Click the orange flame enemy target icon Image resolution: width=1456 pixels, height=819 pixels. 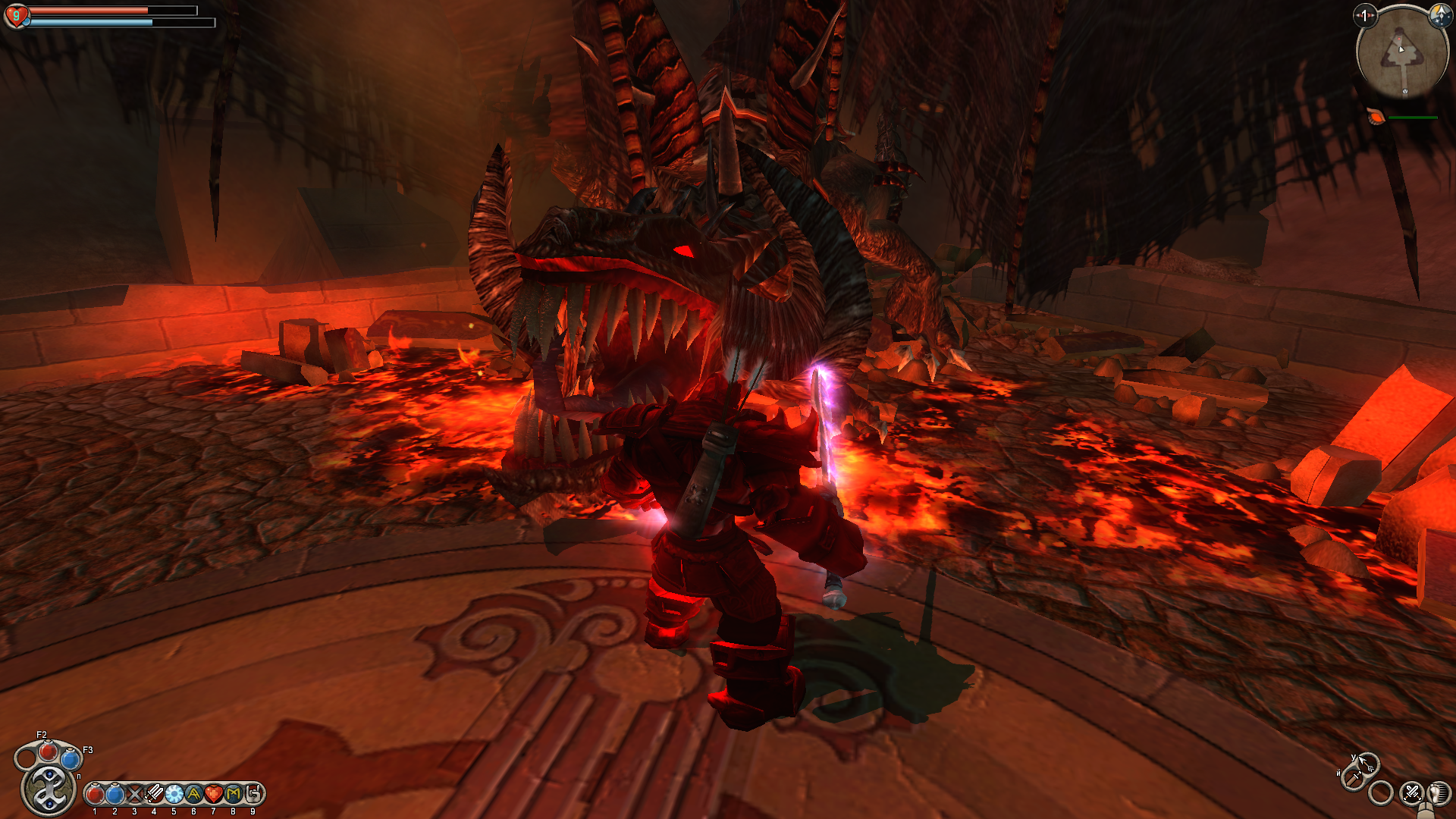(x=1376, y=117)
